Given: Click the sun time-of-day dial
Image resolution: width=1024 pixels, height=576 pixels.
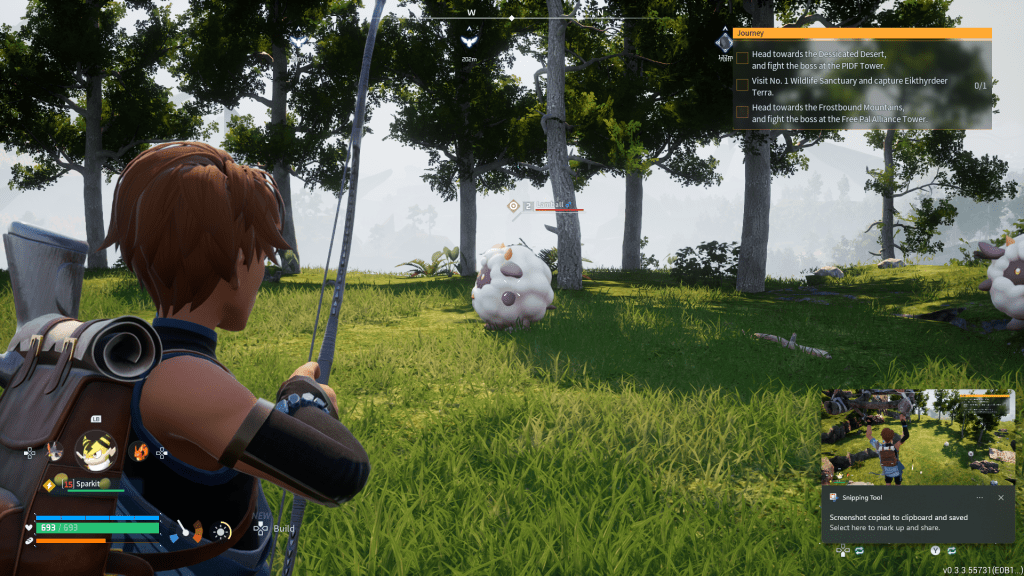Looking at the screenshot, I should (219, 532).
